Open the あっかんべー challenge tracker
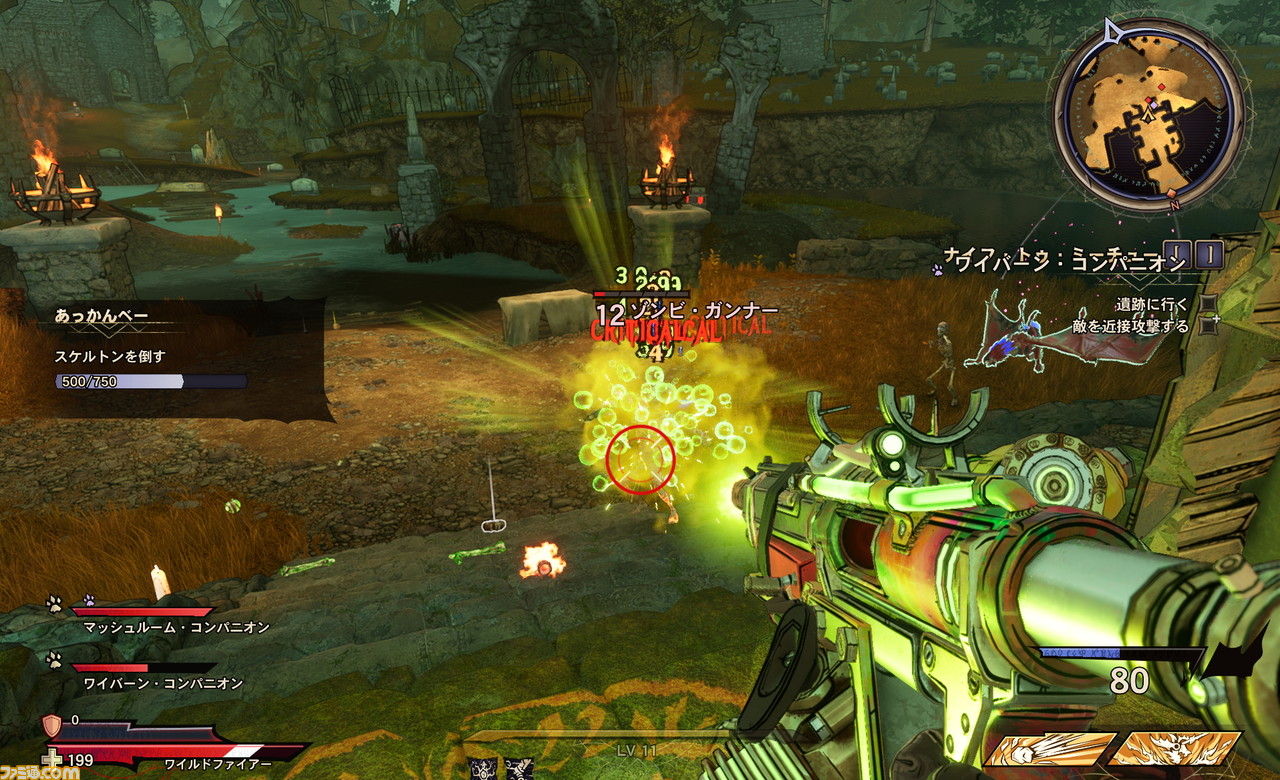1280x780 pixels. point(100,316)
